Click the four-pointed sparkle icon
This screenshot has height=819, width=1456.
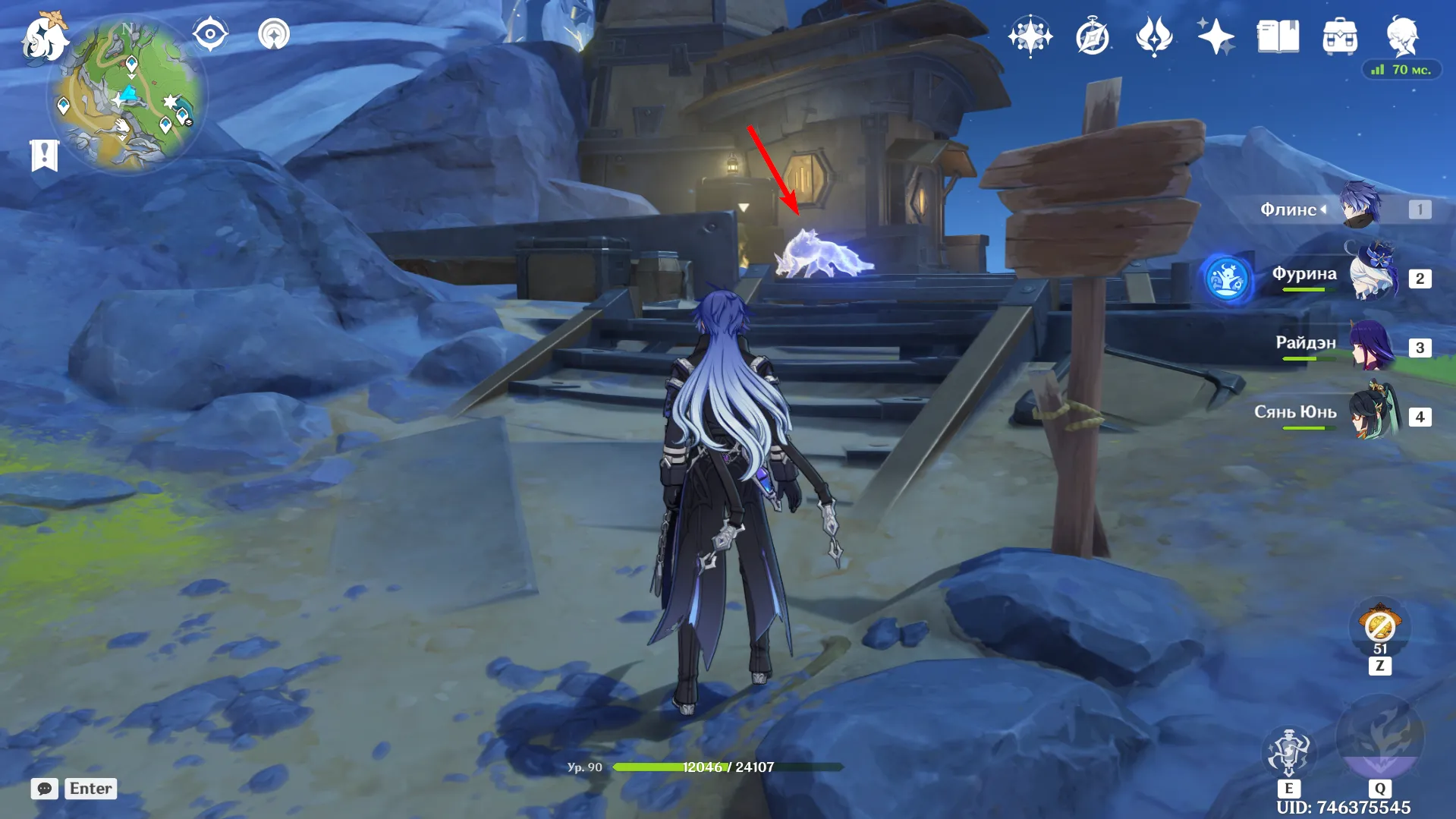click(x=1215, y=36)
